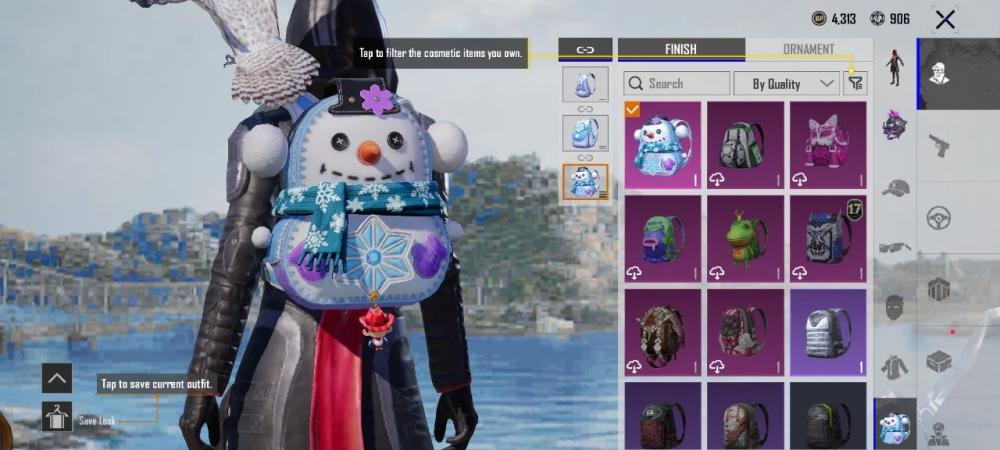This screenshot has height=450, width=1000.
Task: Click the chain link button above Finish
Action: coord(585,49)
